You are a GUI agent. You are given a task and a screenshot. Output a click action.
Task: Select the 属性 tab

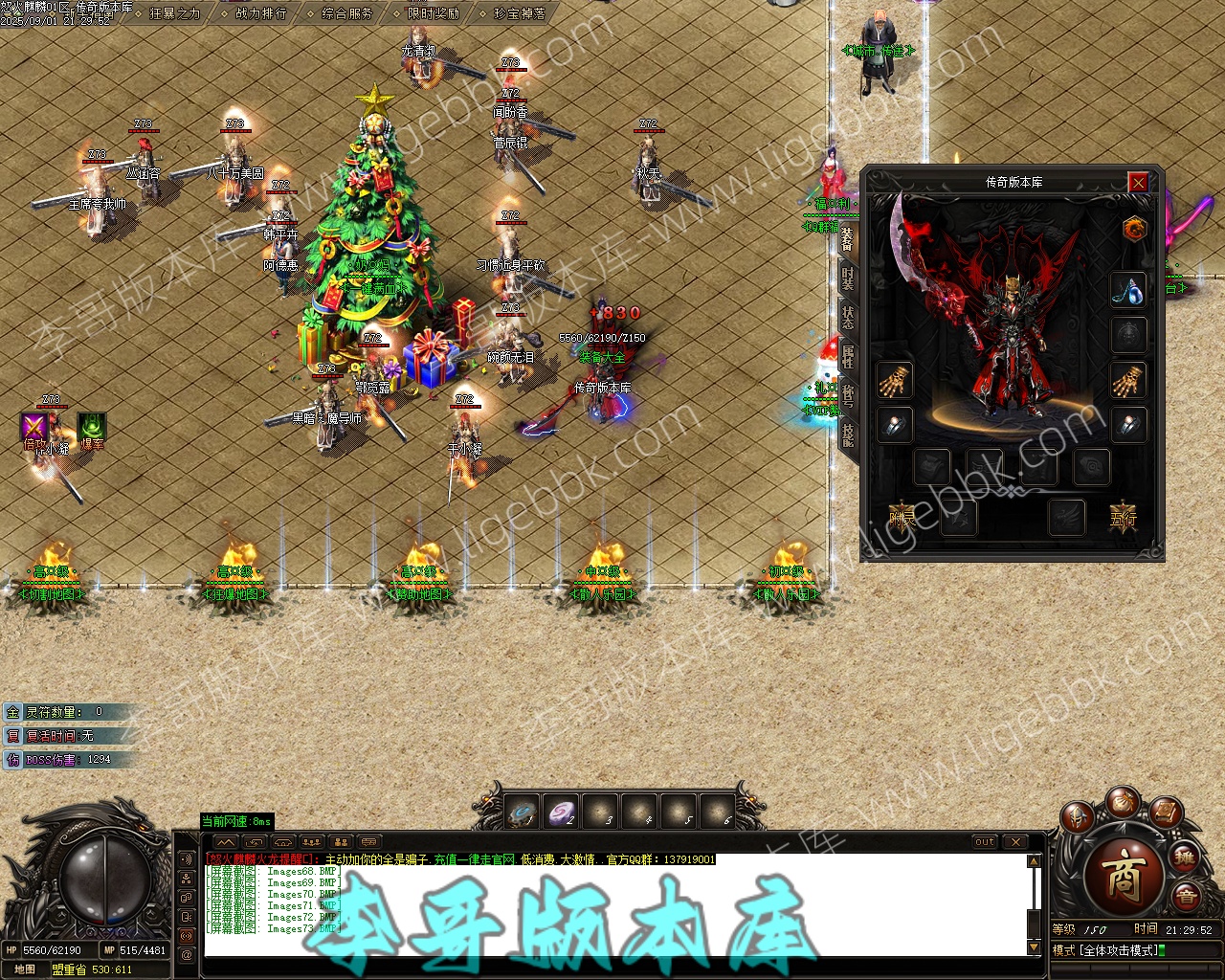coord(848,357)
